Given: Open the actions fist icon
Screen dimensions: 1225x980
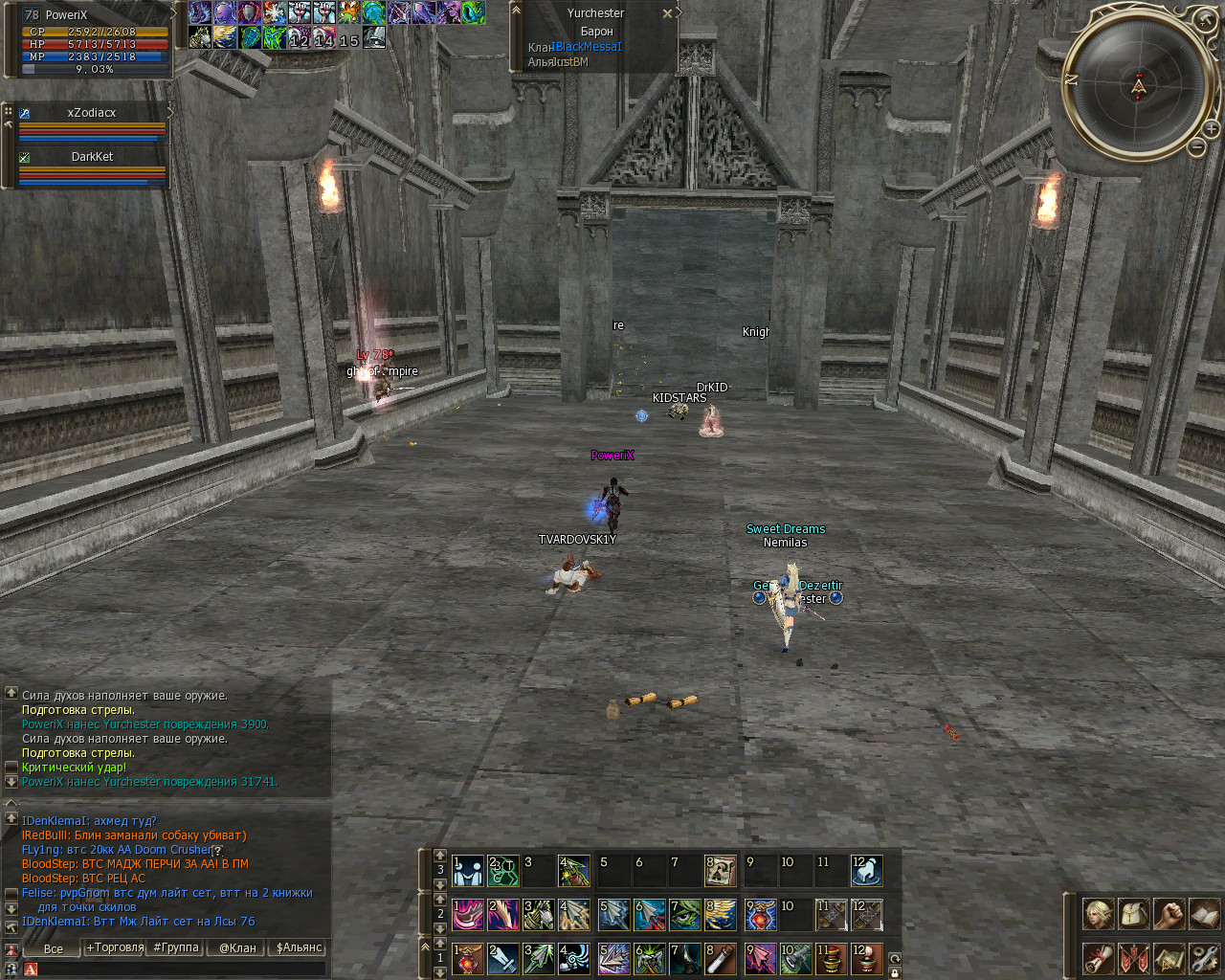Looking at the screenshot, I should click(1169, 914).
